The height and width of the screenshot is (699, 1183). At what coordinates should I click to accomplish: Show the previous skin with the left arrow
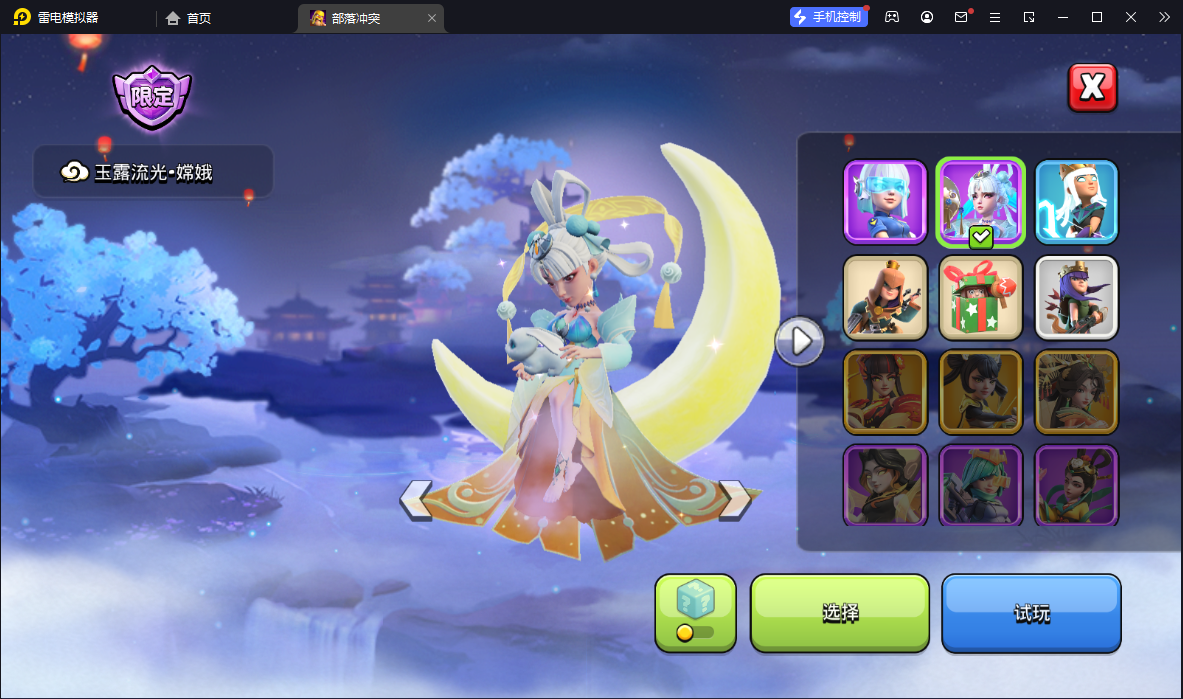(416, 499)
